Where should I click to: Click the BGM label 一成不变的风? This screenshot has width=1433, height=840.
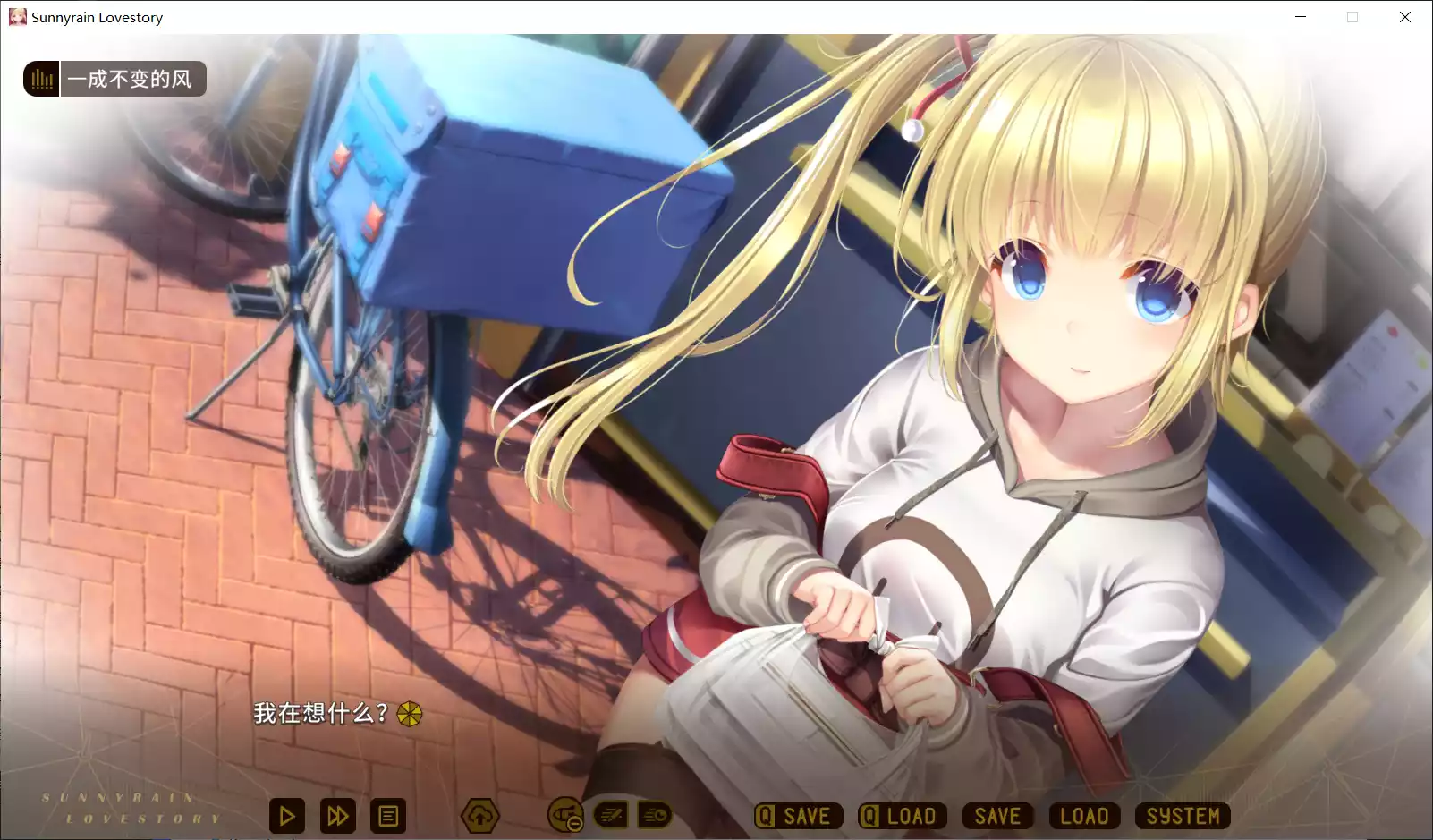click(x=133, y=79)
